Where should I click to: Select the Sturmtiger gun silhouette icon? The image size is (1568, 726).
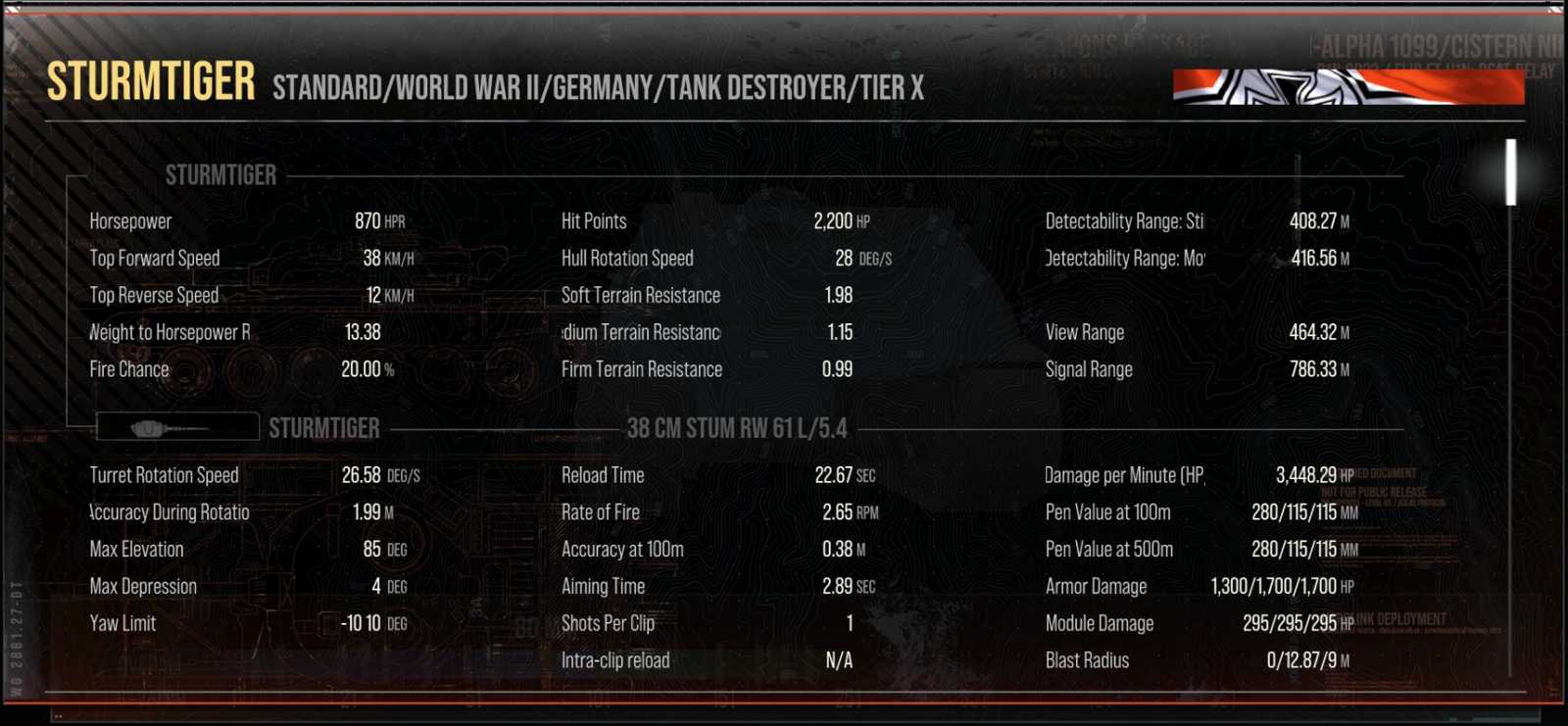(176, 427)
